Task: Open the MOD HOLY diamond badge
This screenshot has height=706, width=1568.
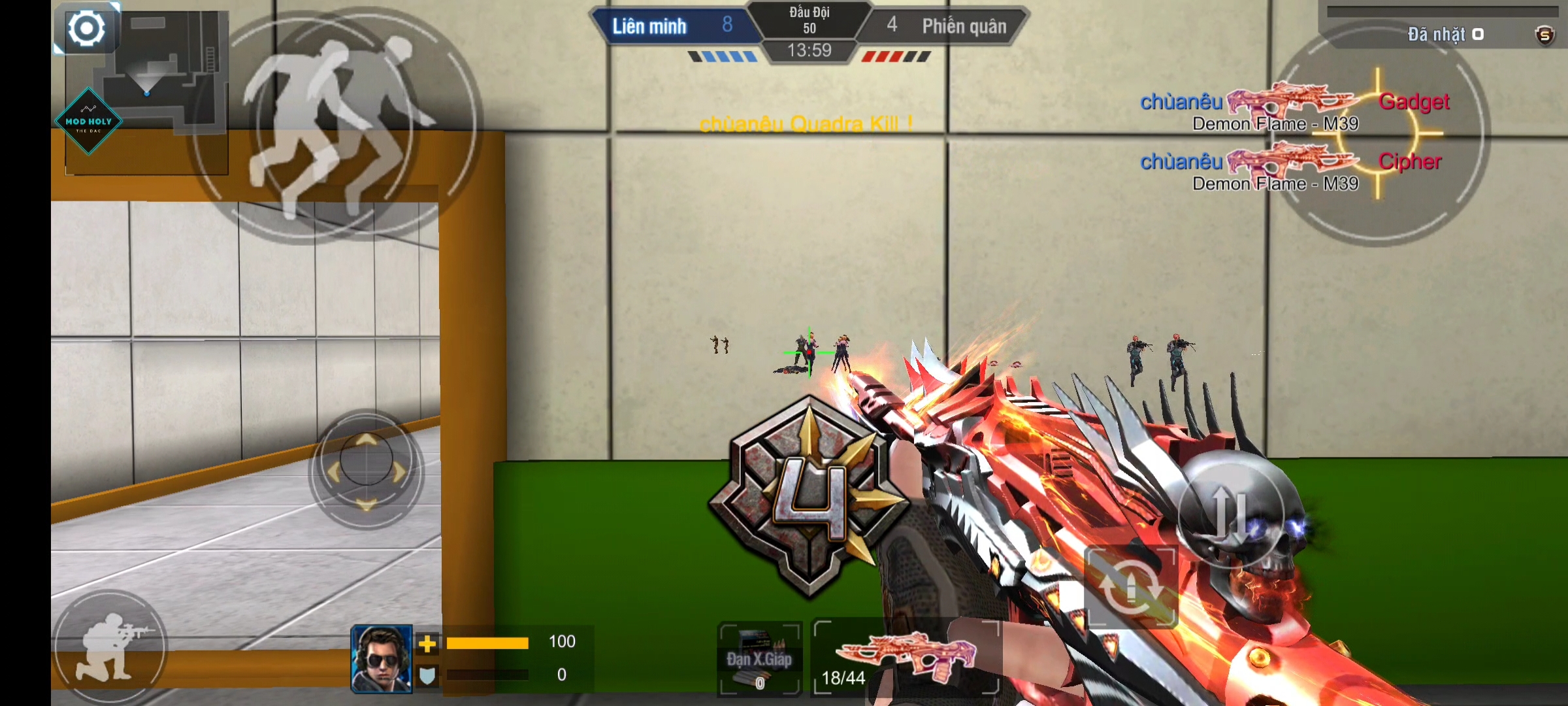Action: [89, 122]
